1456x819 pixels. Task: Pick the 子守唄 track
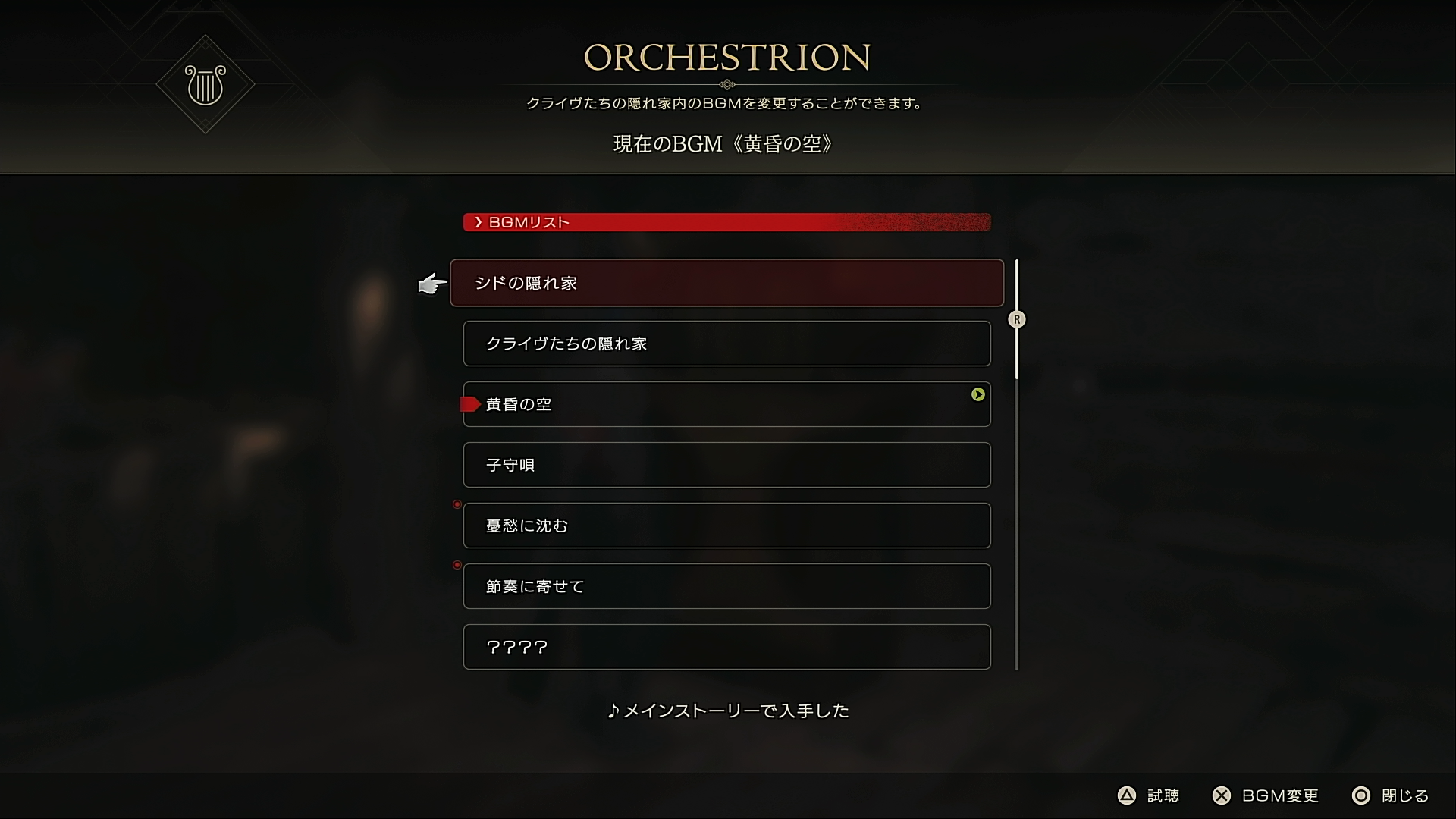(726, 465)
